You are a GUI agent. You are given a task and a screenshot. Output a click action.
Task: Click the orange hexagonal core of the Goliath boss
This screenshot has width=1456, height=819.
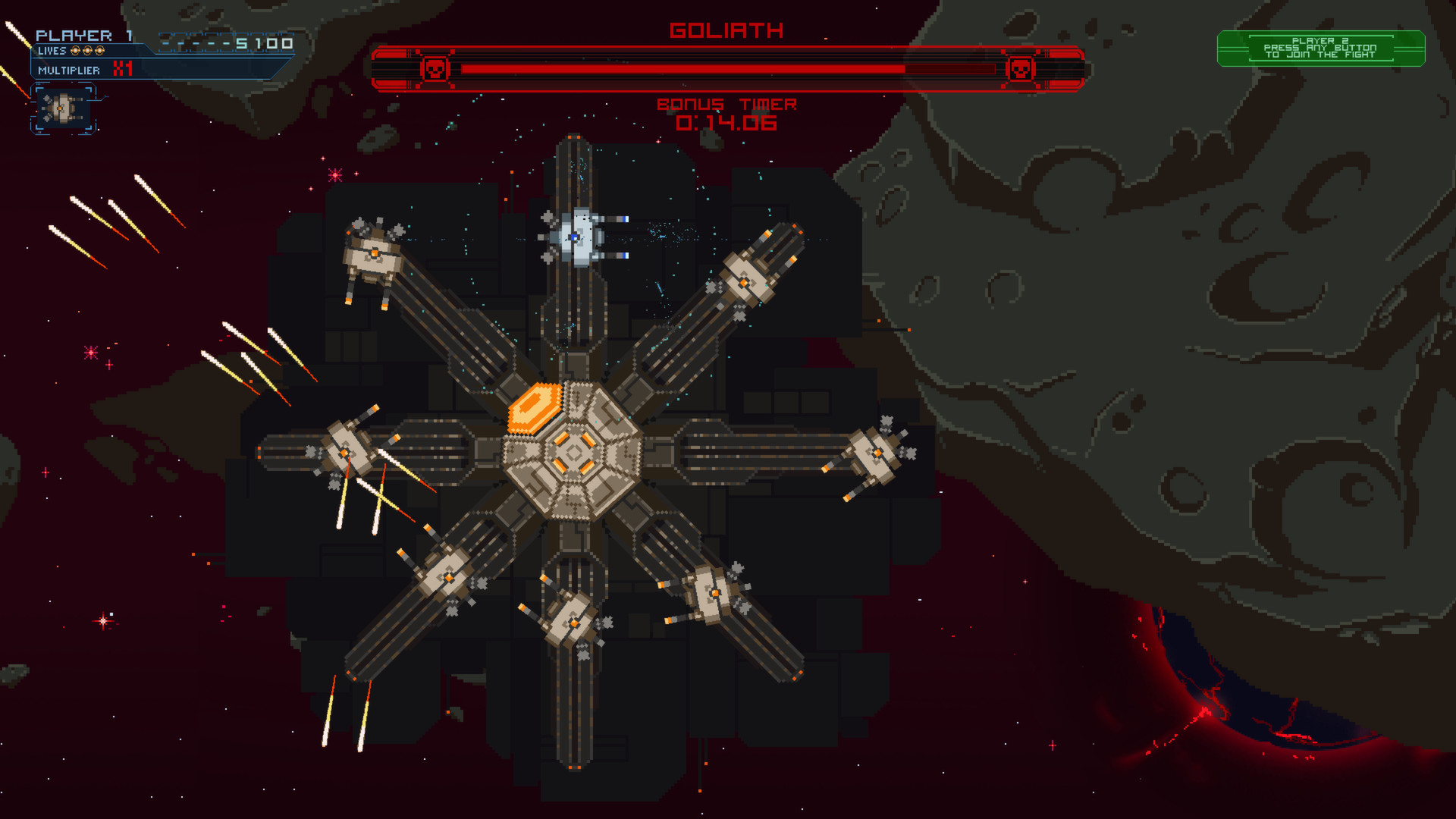pyautogui.click(x=535, y=406)
